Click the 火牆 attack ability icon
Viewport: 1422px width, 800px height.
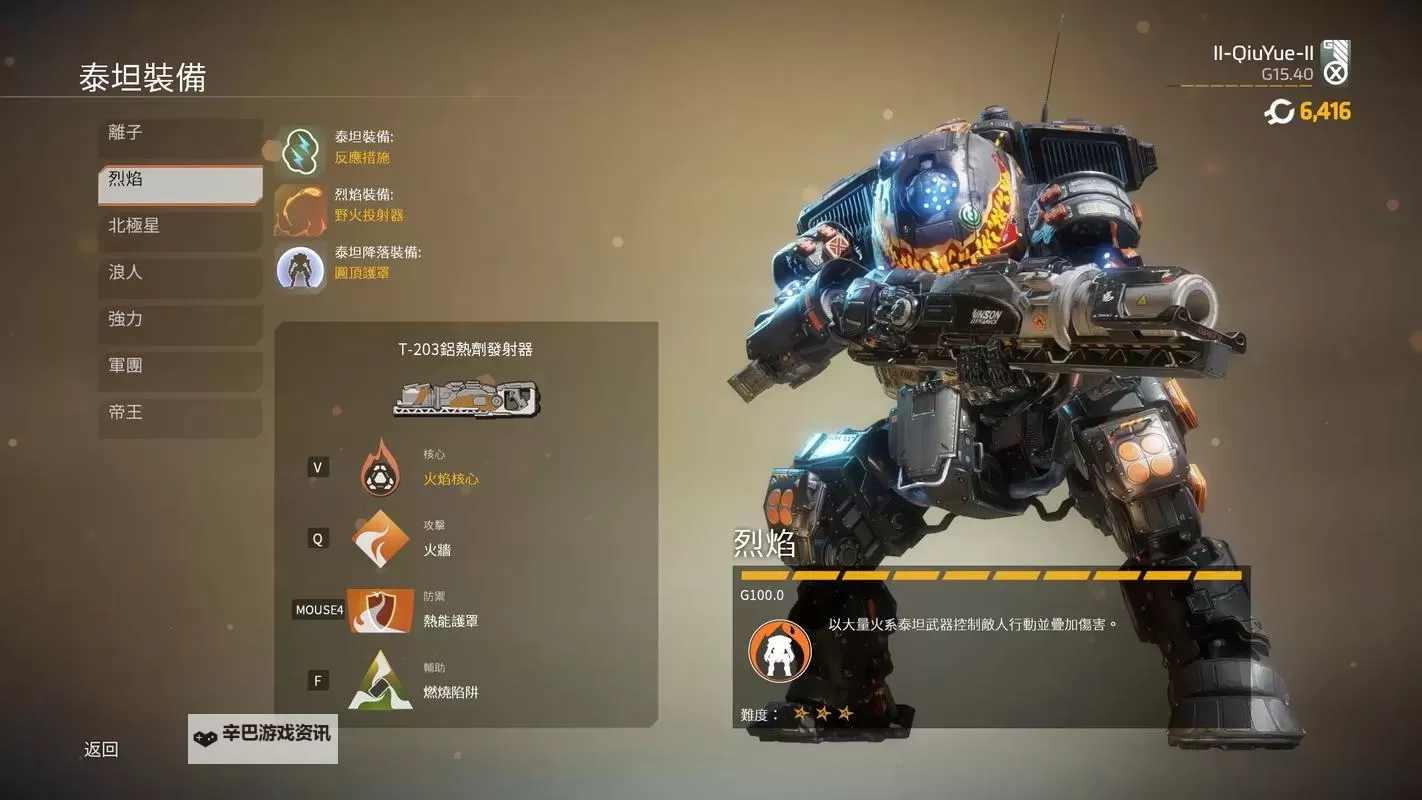point(381,538)
